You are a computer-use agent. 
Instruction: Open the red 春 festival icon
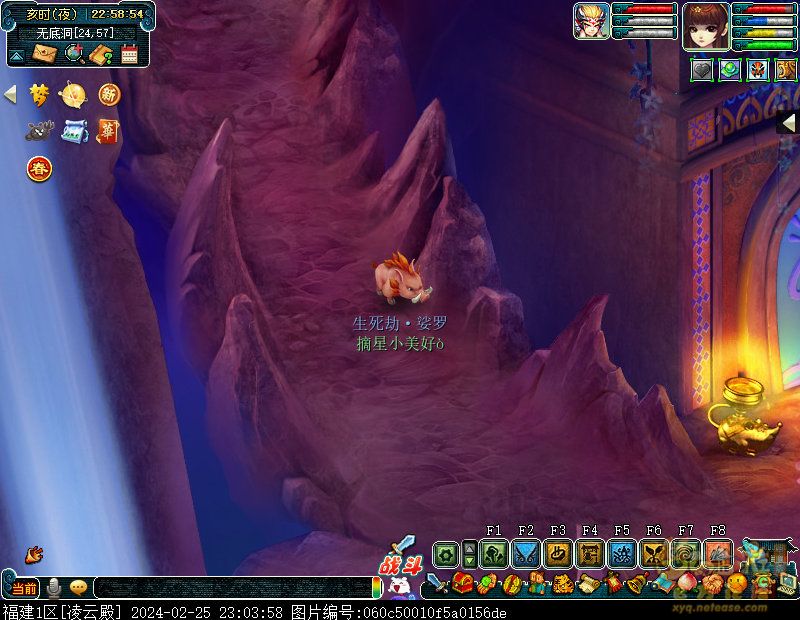[39, 168]
